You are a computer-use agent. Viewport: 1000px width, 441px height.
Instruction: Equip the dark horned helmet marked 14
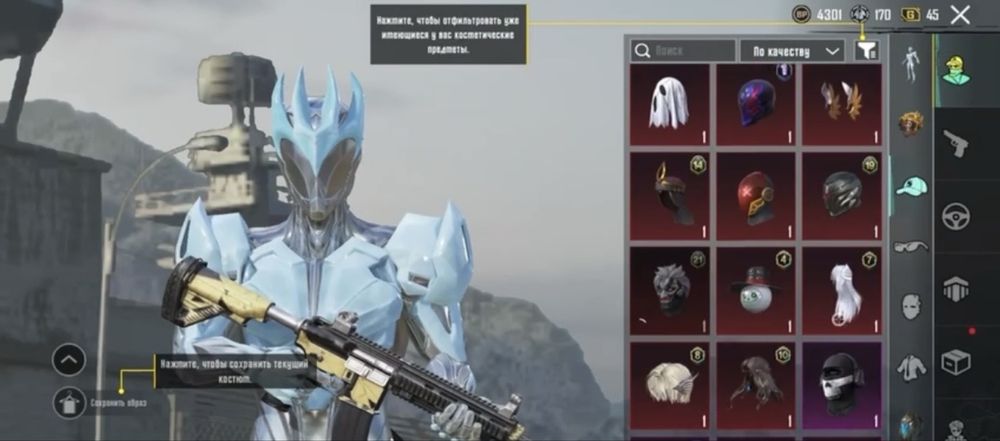[669, 195]
